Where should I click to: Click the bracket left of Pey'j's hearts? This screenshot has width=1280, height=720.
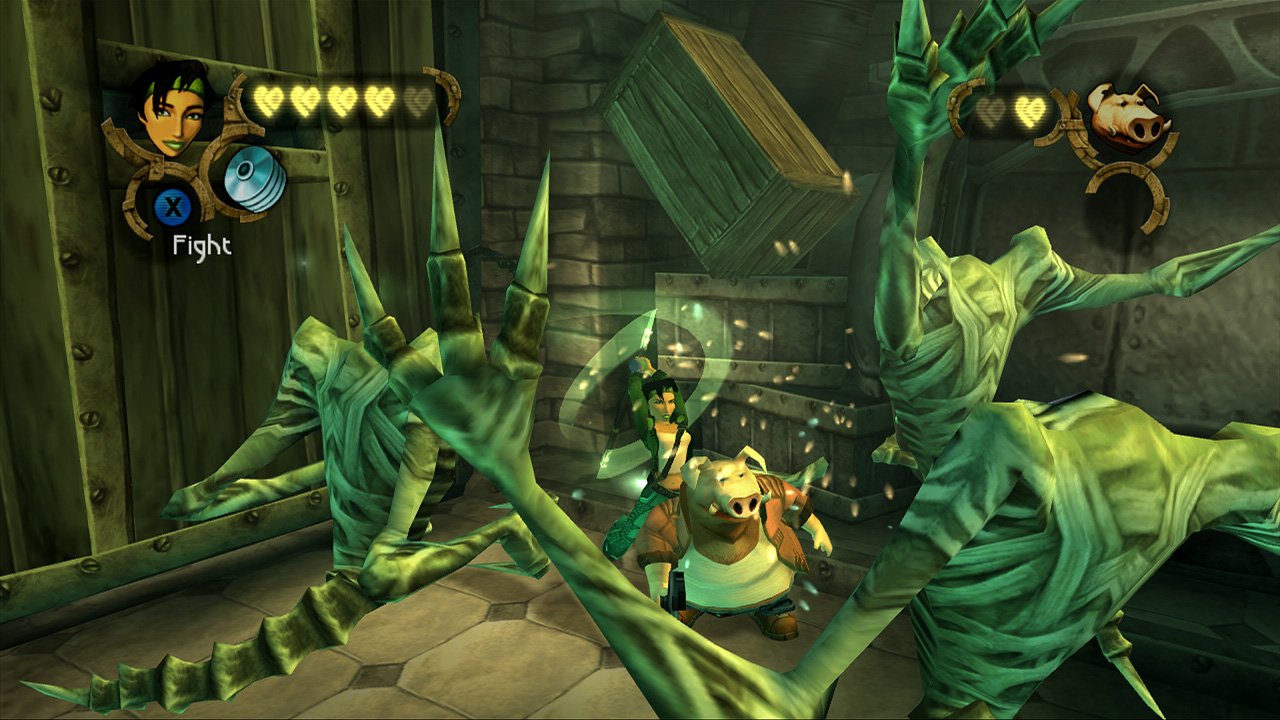962,105
